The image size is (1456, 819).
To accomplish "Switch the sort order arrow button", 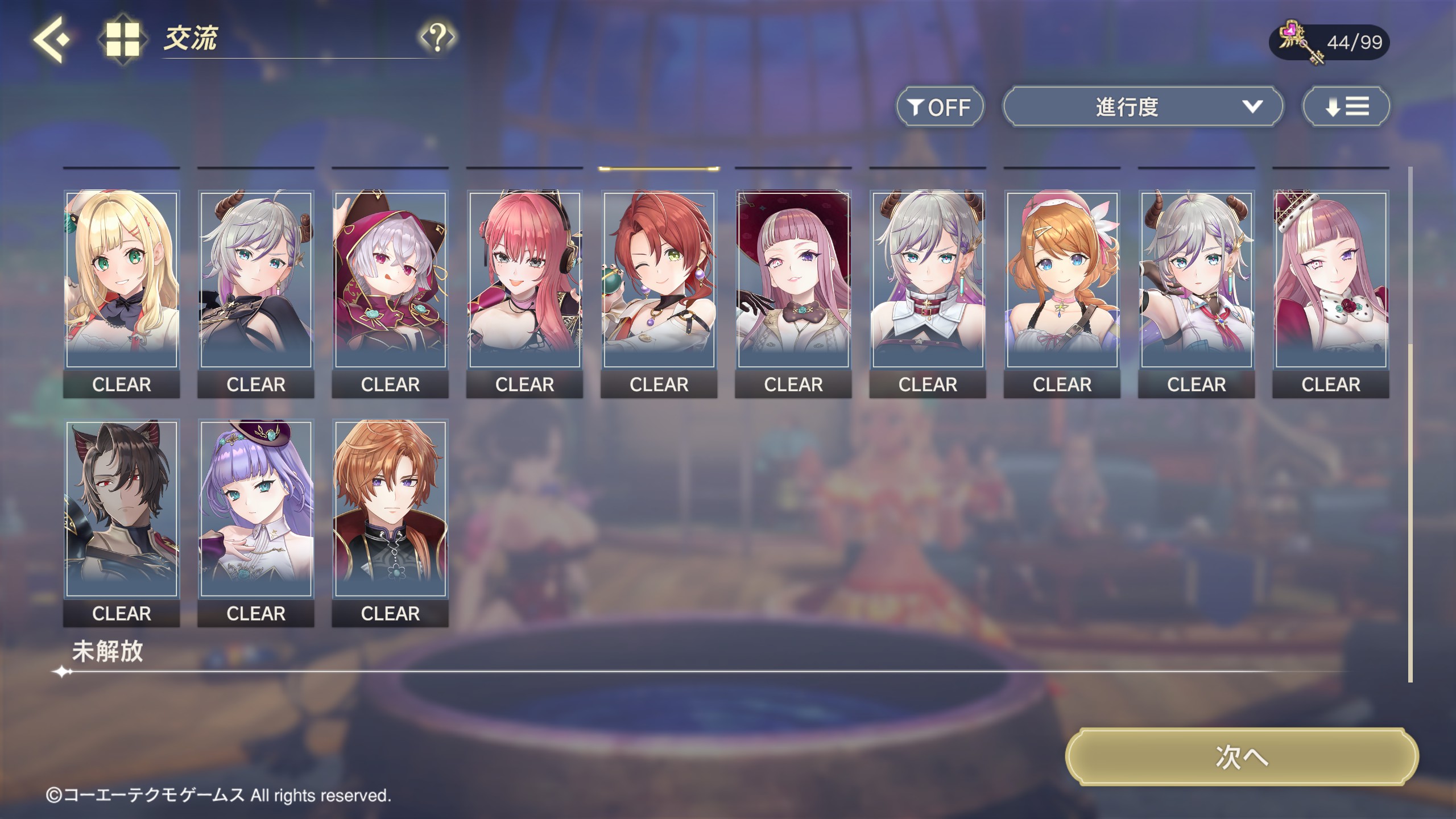I will (x=1346, y=107).
